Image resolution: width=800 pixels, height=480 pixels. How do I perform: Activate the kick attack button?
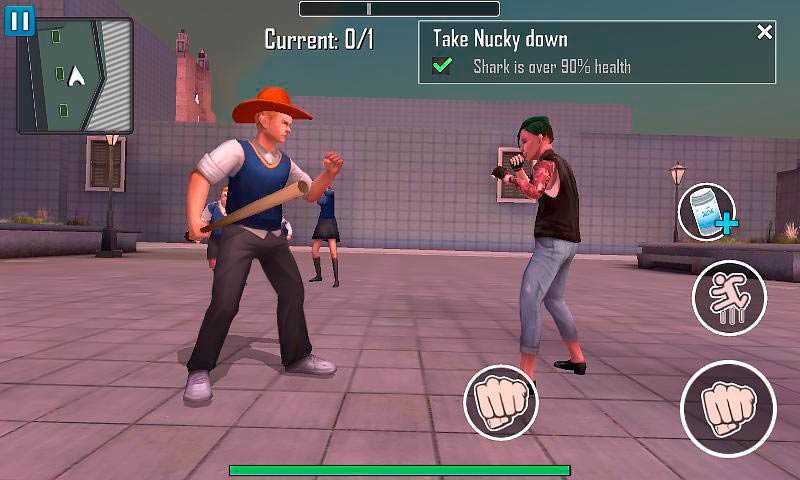click(x=729, y=298)
